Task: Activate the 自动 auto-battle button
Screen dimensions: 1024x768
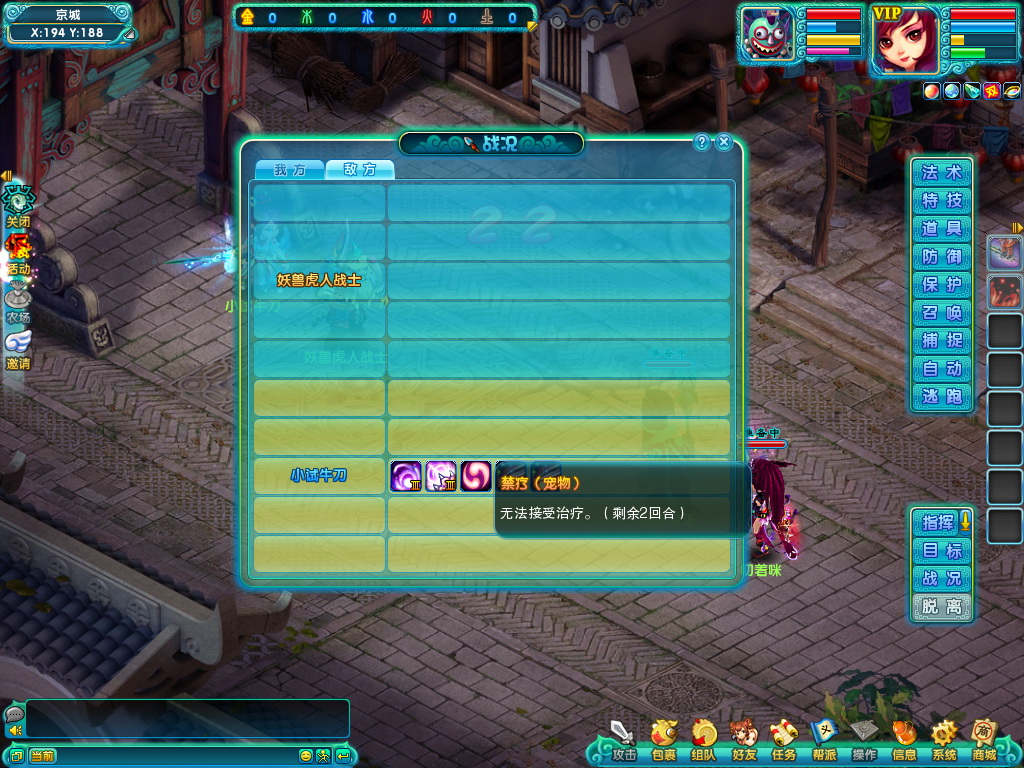Action: pyautogui.click(x=942, y=369)
